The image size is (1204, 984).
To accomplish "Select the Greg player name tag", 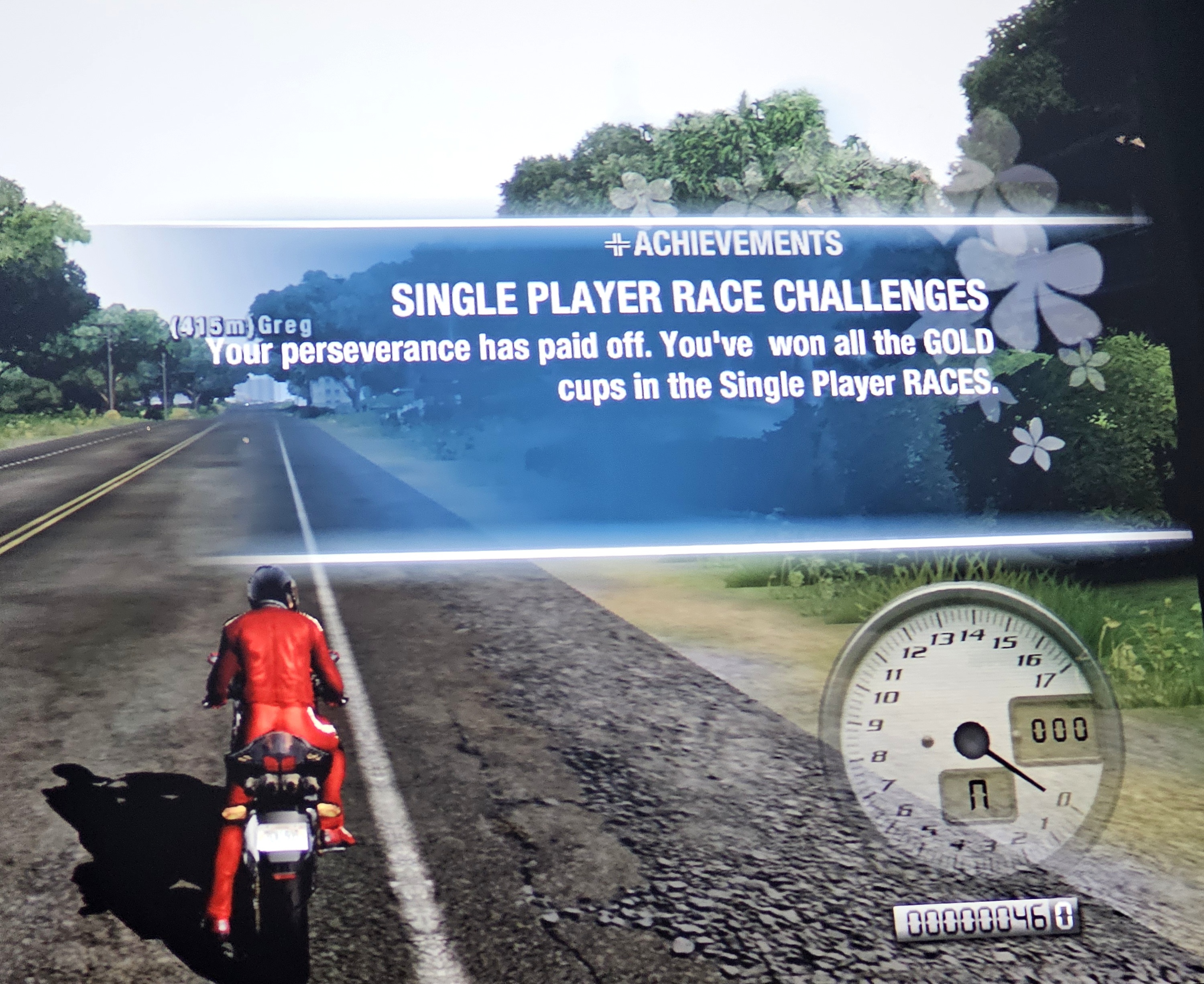I will coord(242,327).
